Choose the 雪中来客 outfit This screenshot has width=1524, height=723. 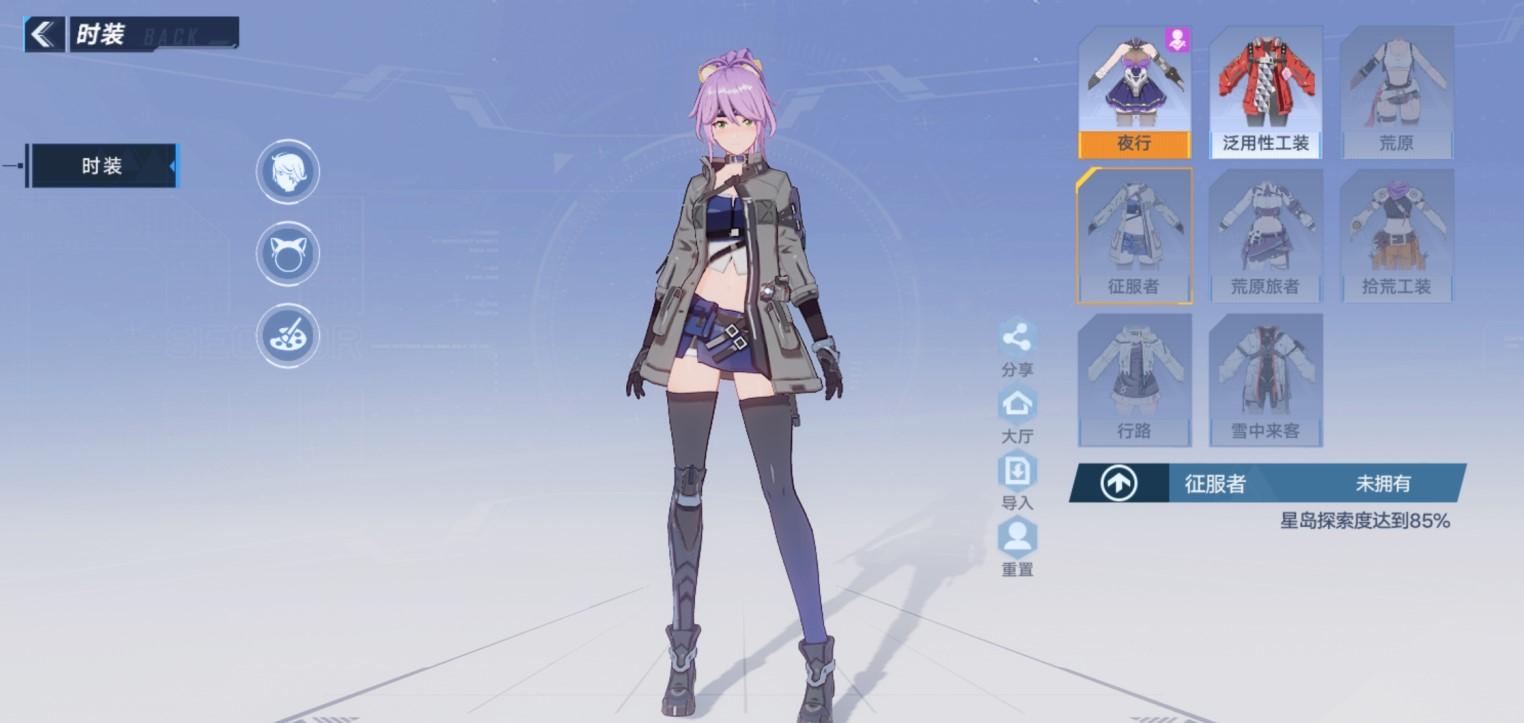click(1265, 380)
